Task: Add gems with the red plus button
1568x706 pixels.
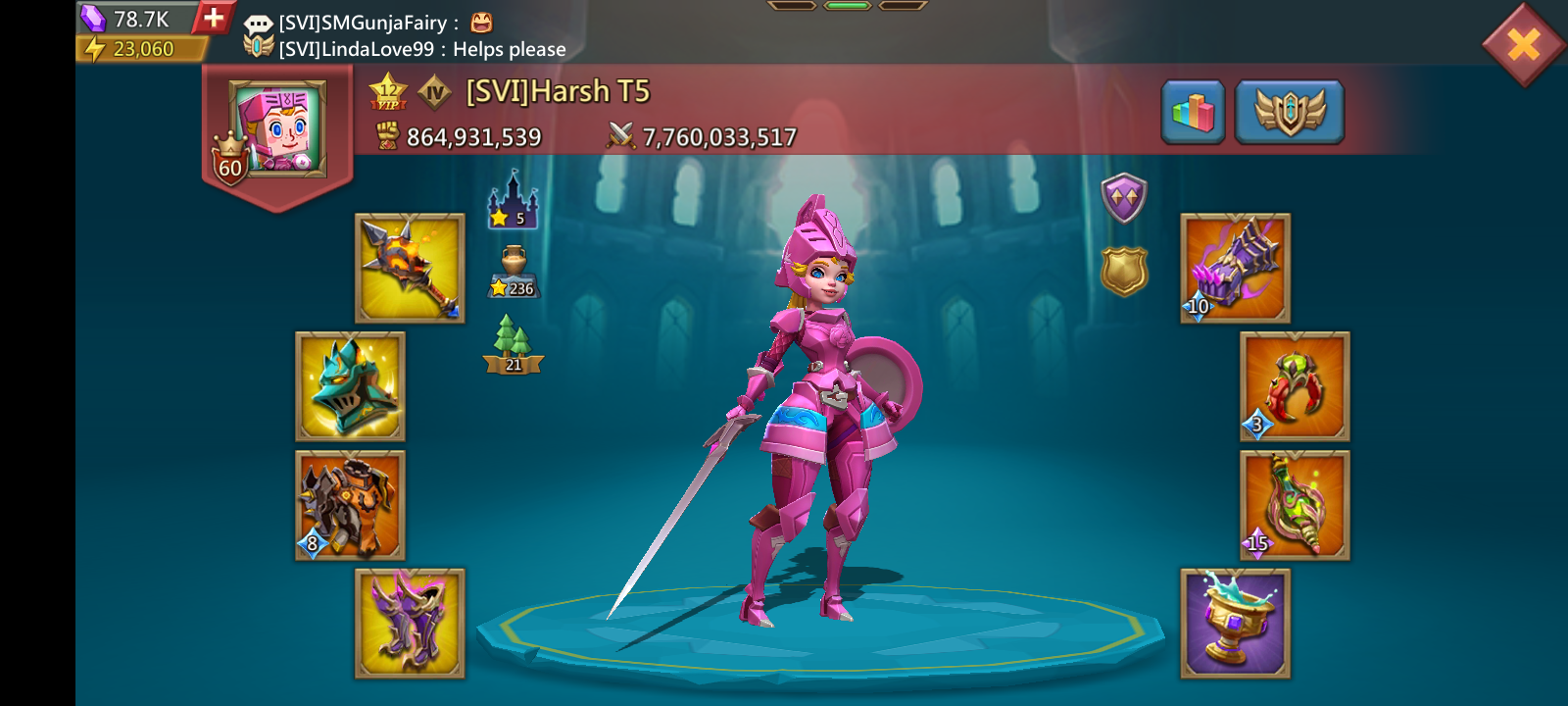Action: point(213,18)
